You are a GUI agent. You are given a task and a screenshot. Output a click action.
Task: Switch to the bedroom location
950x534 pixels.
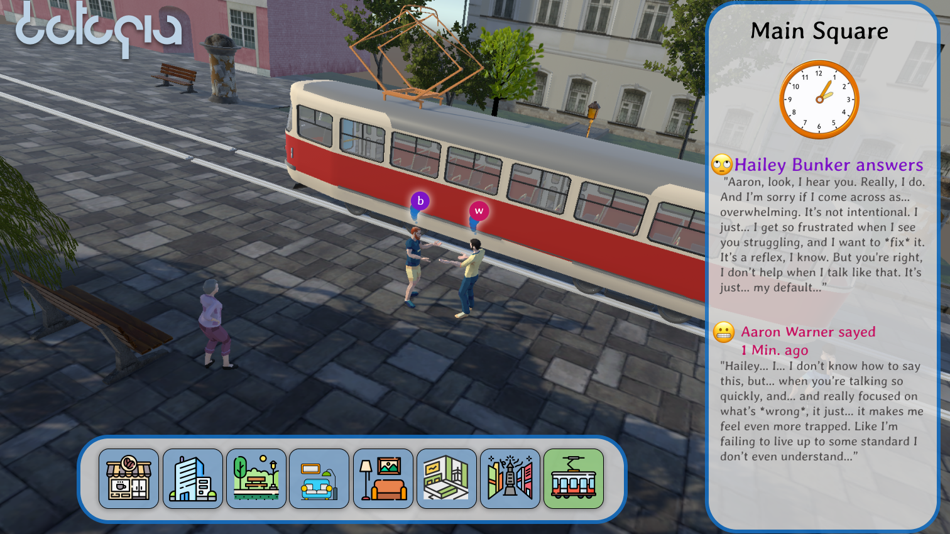(446, 478)
